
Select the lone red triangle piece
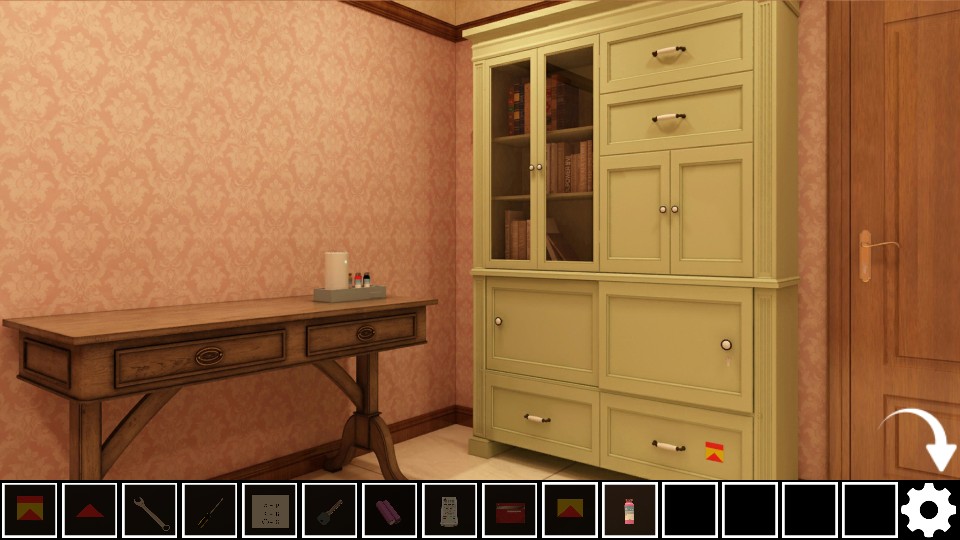(x=90, y=510)
